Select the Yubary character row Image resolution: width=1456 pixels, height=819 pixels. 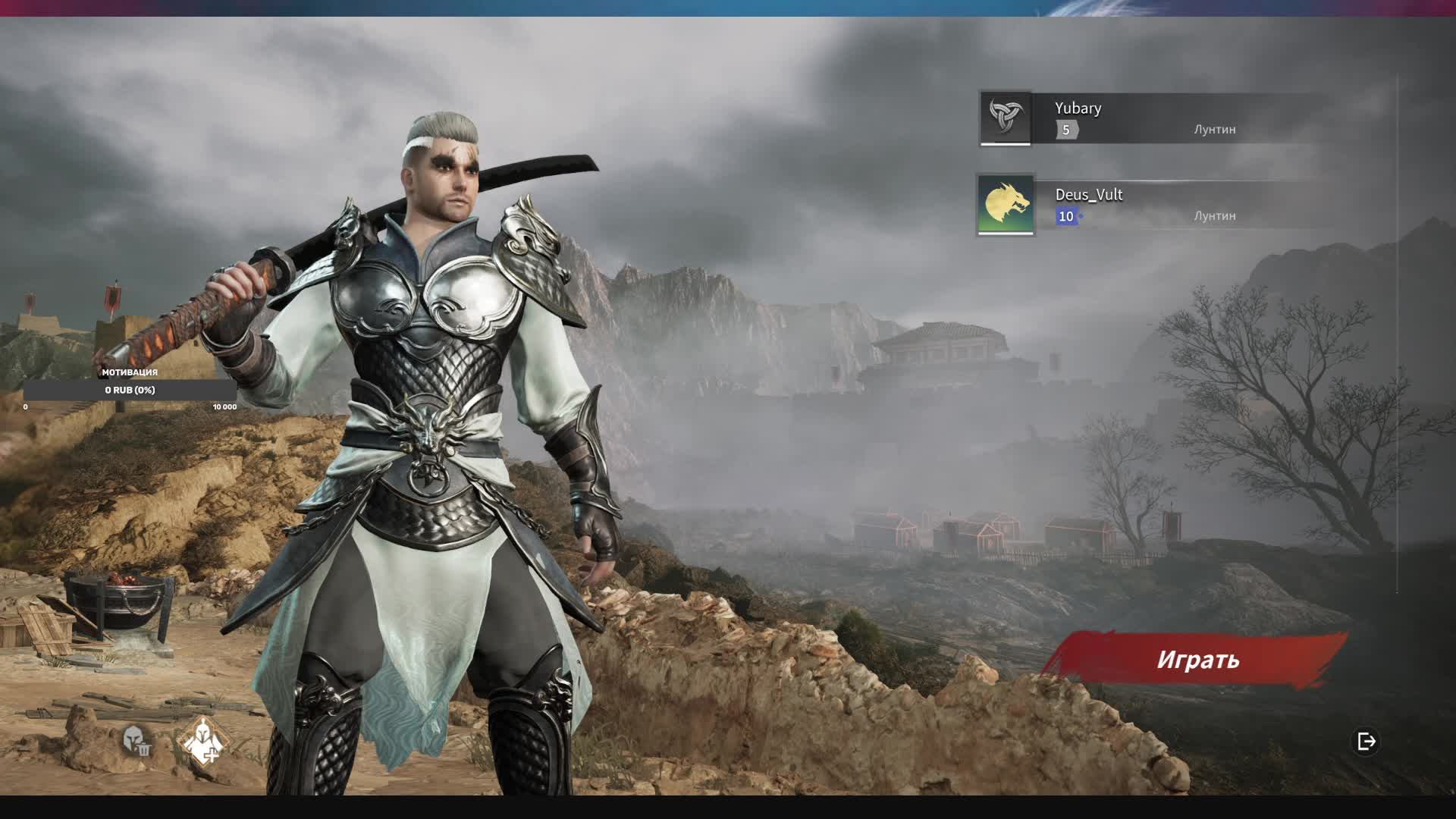point(1153,118)
